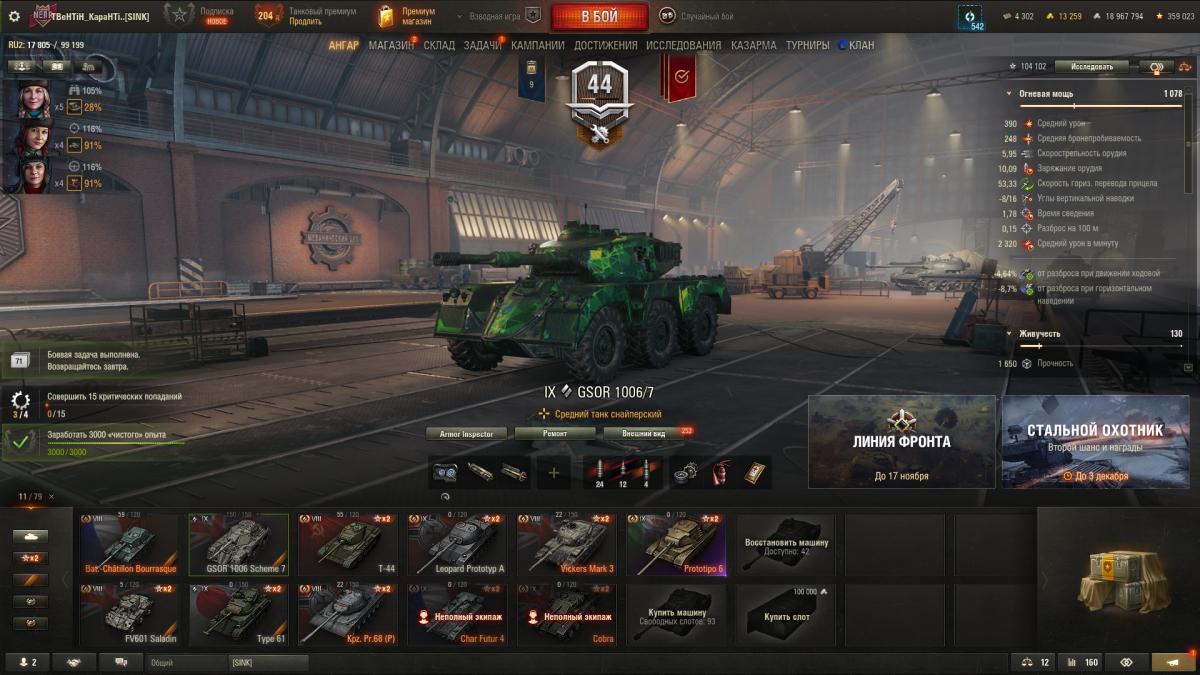Open the settings gear icon
Screen dimensions: 1200x675
14,16
